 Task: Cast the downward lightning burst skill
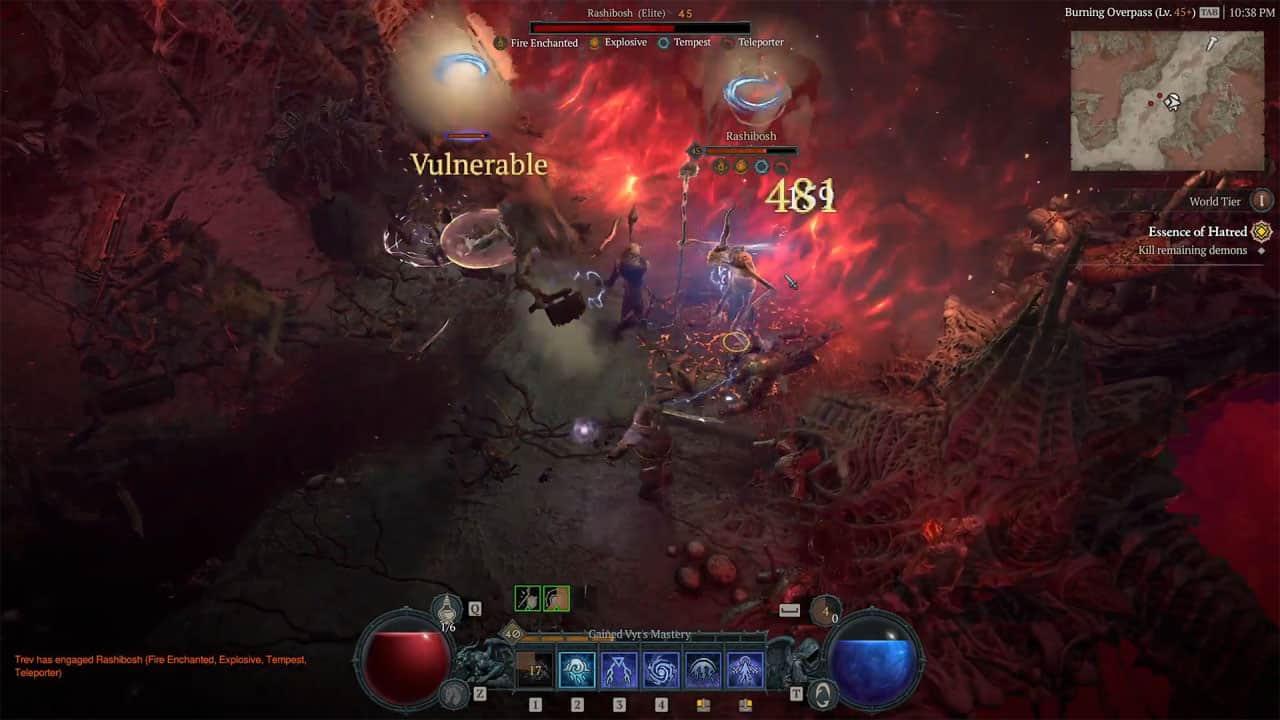coord(745,670)
